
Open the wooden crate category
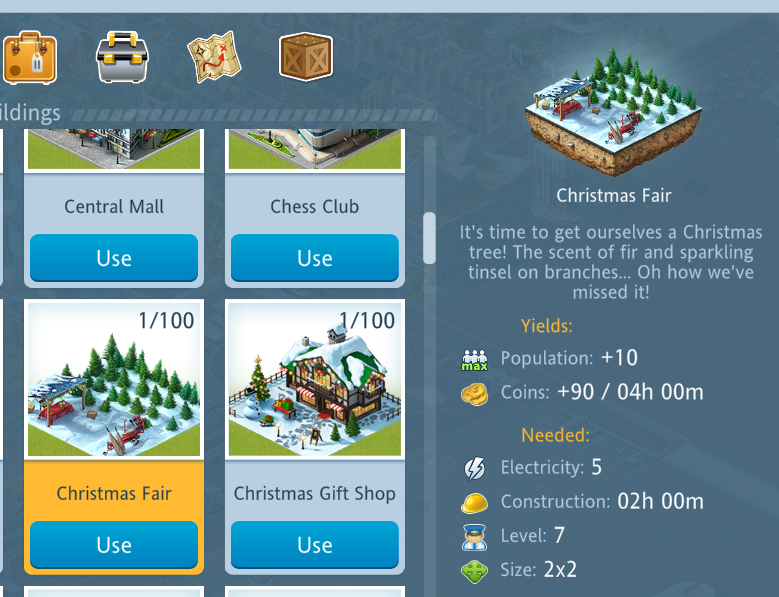tap(306, 56)
